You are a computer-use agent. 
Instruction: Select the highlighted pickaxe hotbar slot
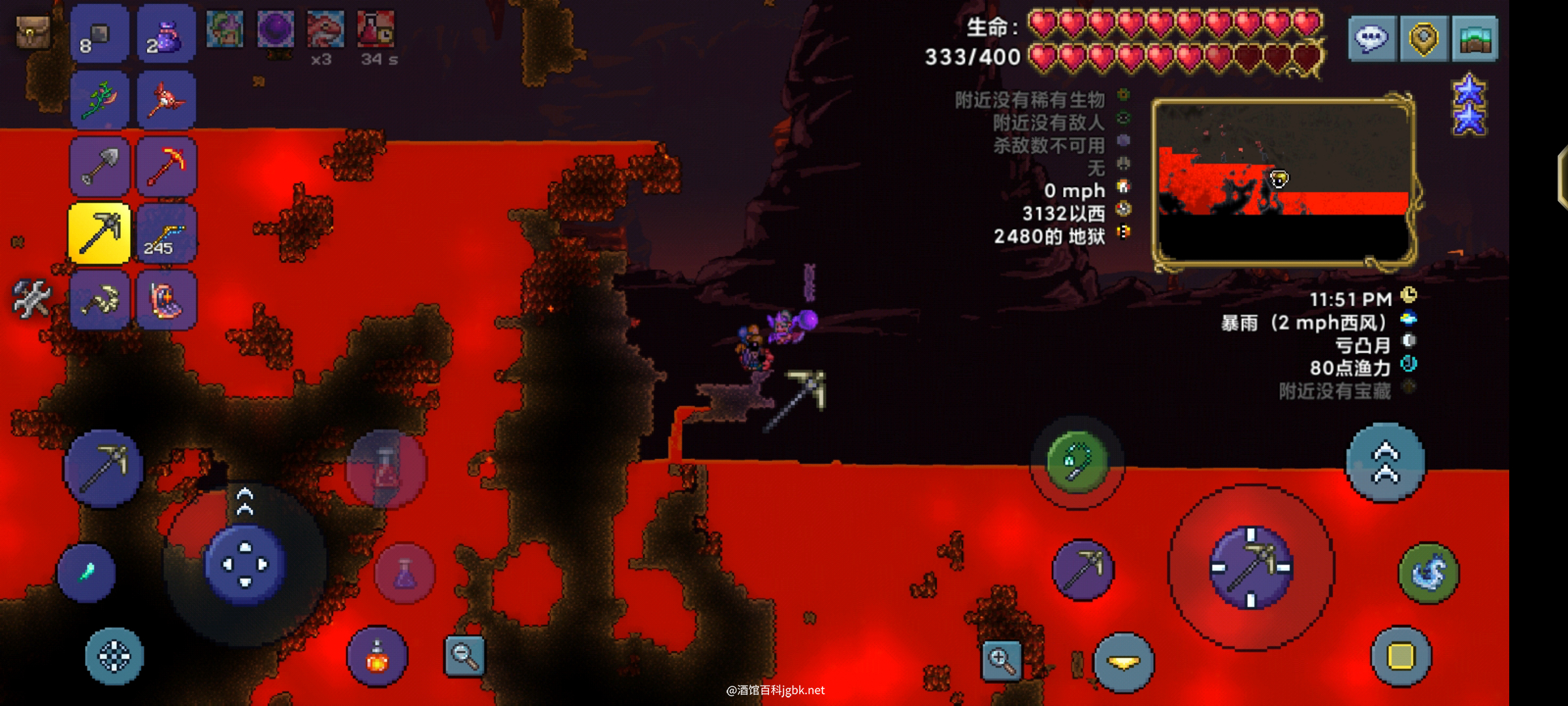(99, 233)
